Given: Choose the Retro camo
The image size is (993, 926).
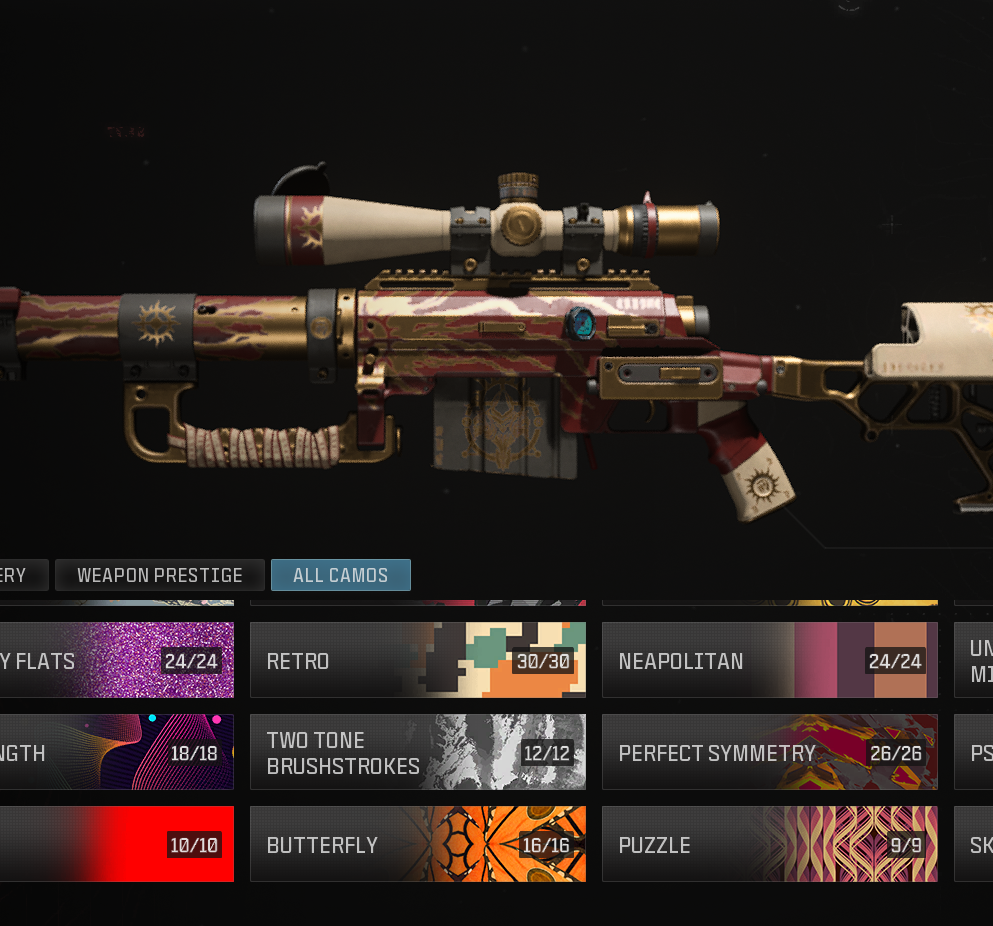Looking at the screenshot, I should coord(417,660).
